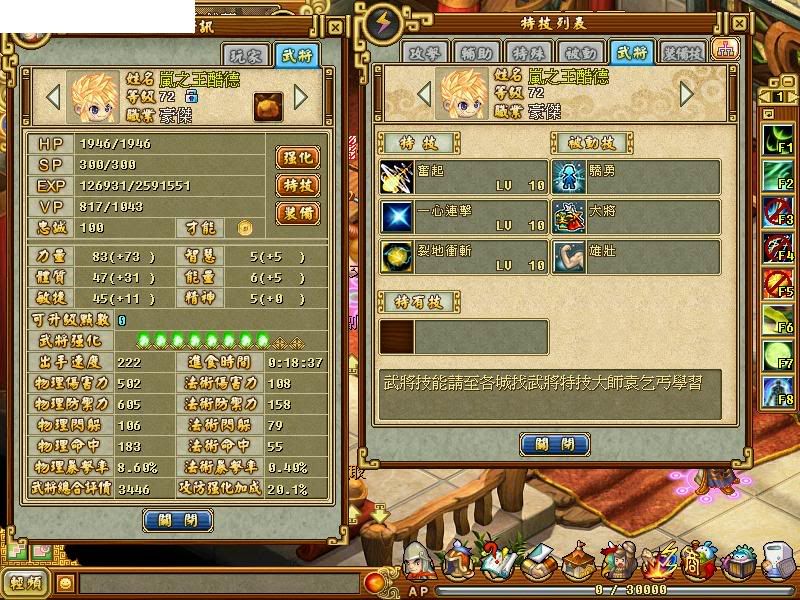Click the 關閉 button in skill list window
Screen dimensions: 800x600
554,444
